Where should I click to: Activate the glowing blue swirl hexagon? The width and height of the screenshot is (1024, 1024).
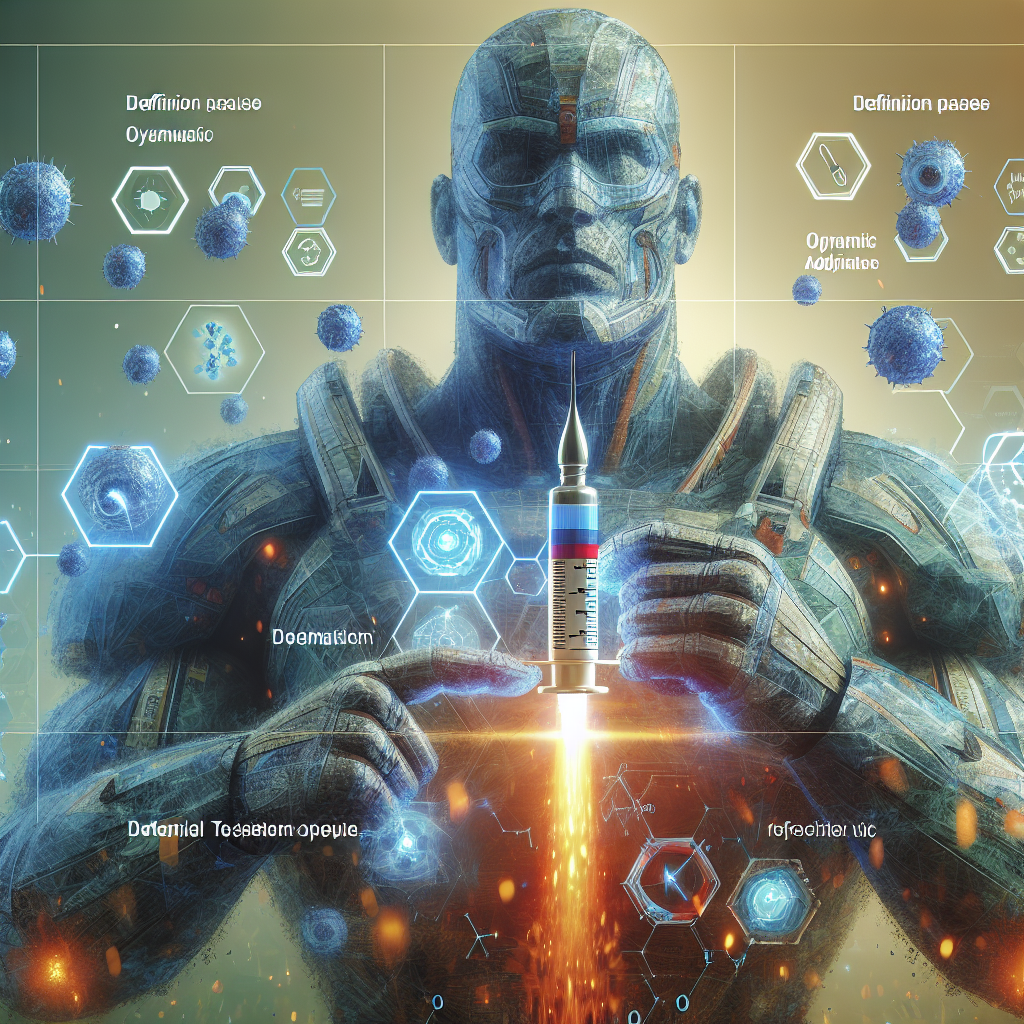point(120,496)
